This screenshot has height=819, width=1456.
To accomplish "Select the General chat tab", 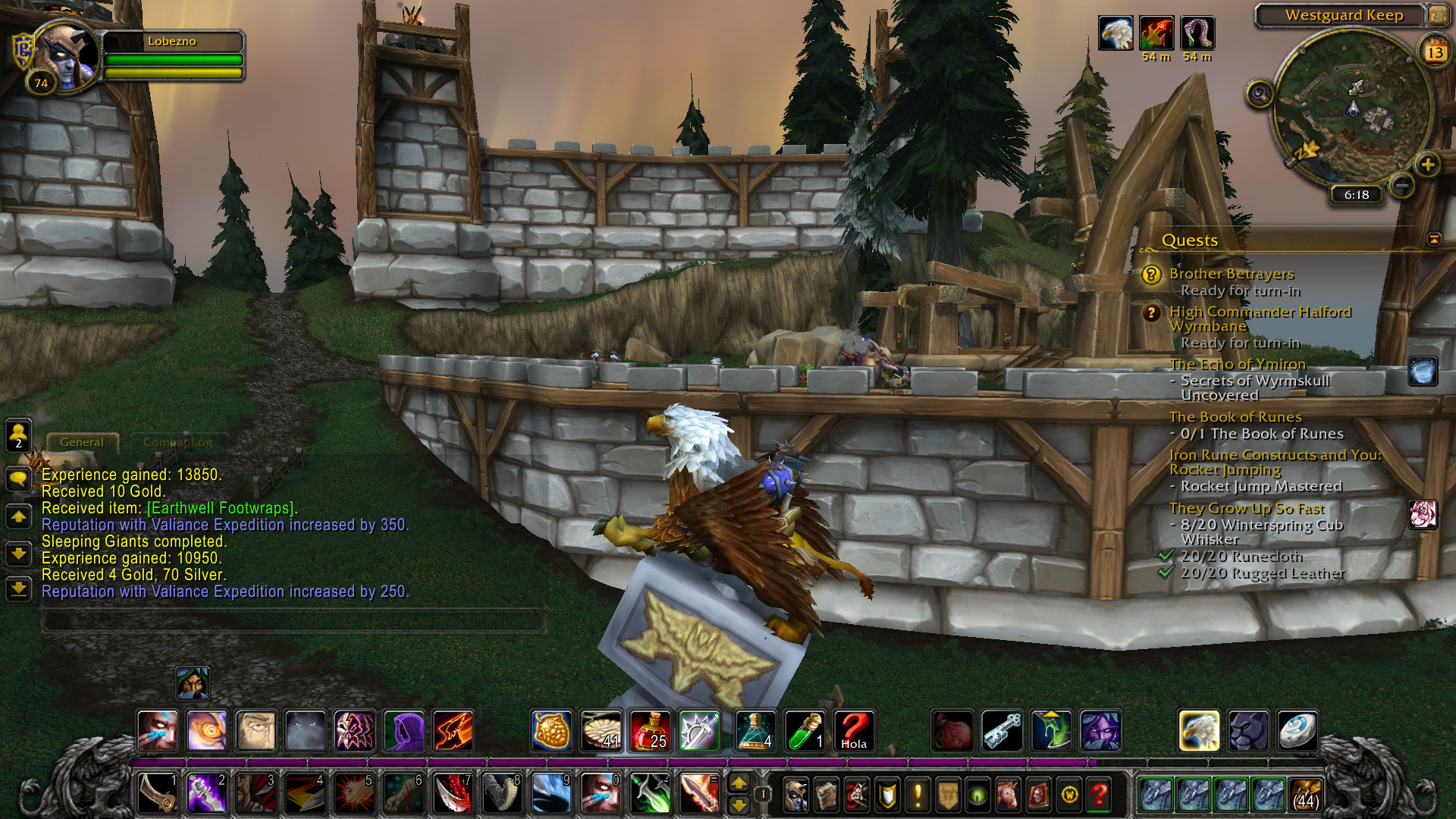I will pos(82,442).
